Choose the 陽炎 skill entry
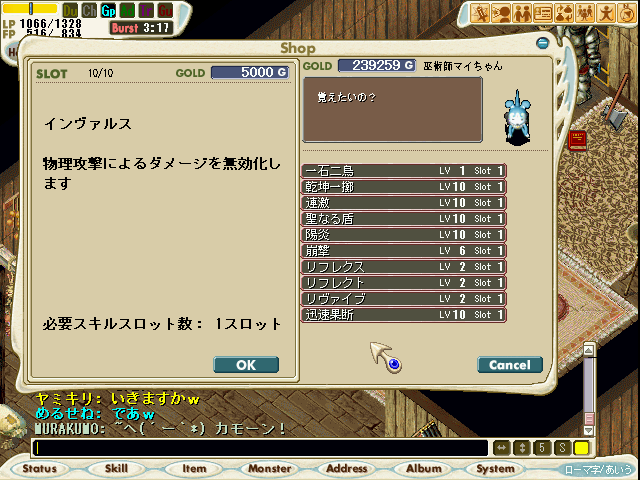This screenshot has width=640, height=480. 403,235
